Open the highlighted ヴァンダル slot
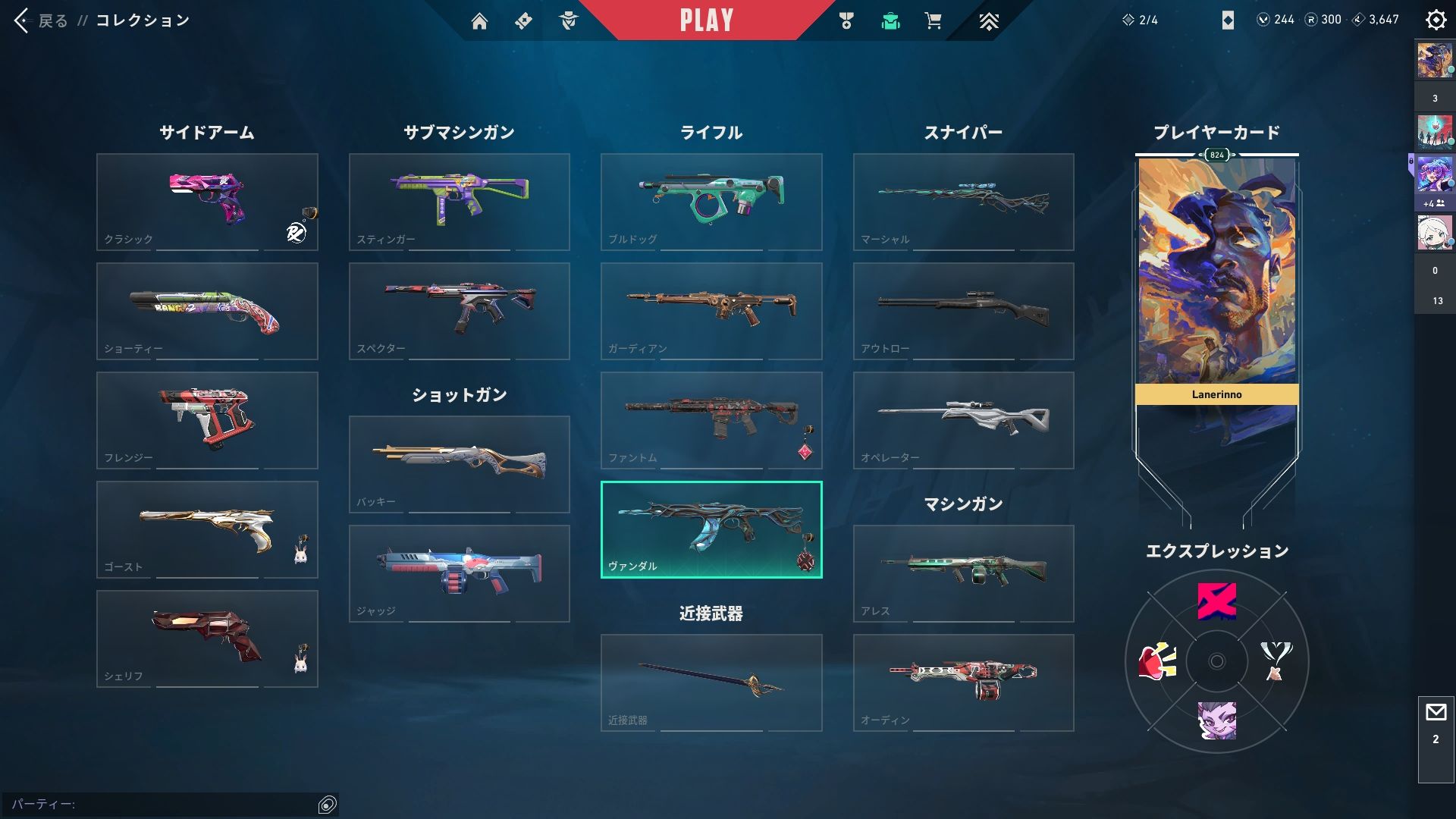 point(711,529)
